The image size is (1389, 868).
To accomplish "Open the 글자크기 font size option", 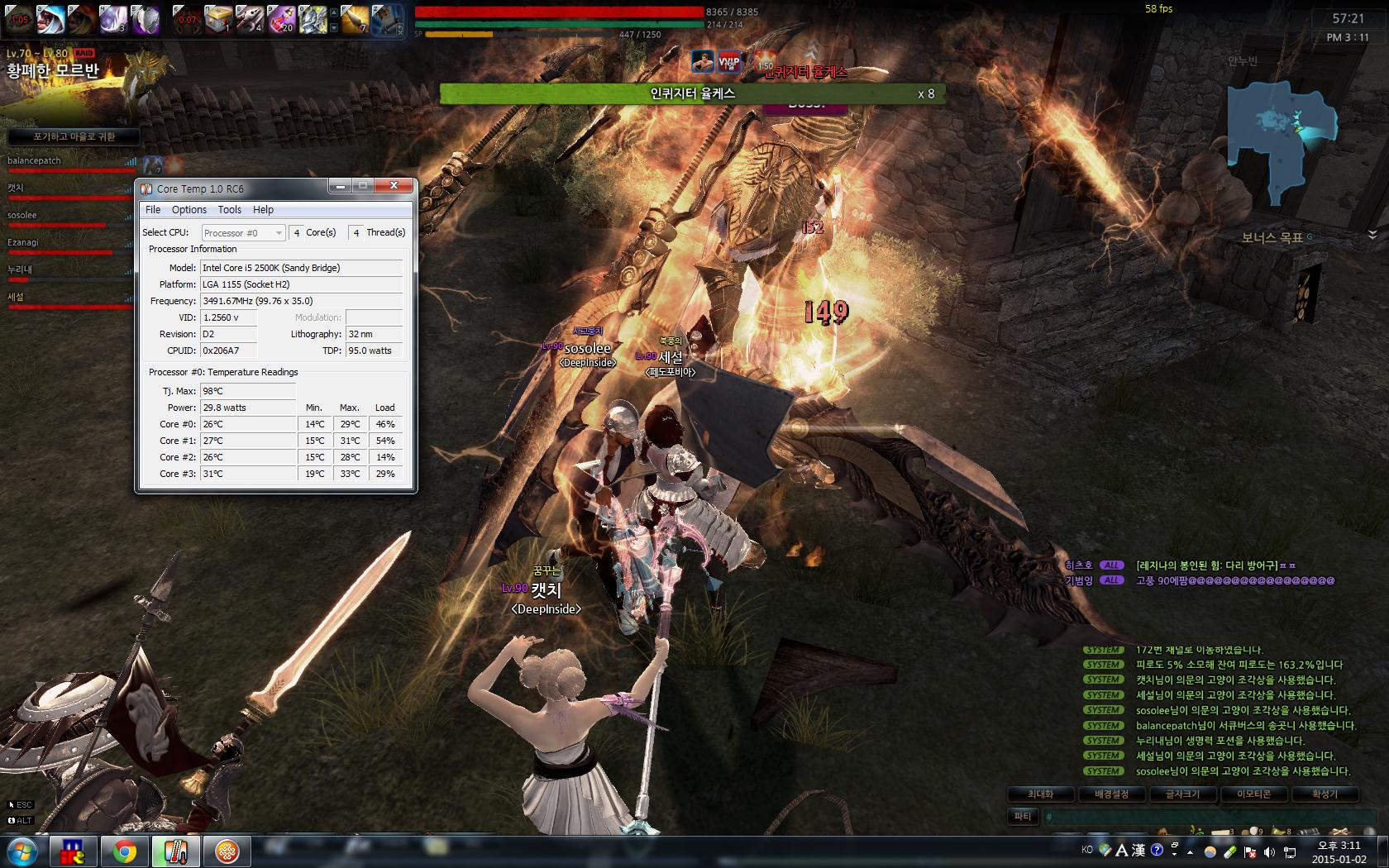I will (1182, 794).
